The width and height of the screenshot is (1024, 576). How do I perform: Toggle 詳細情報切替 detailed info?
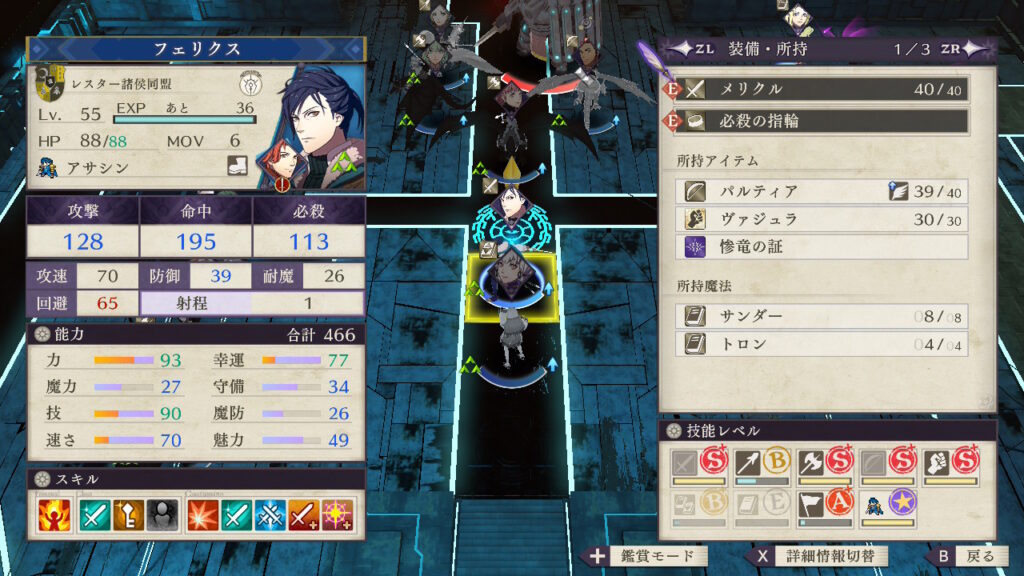pos(820,556)
